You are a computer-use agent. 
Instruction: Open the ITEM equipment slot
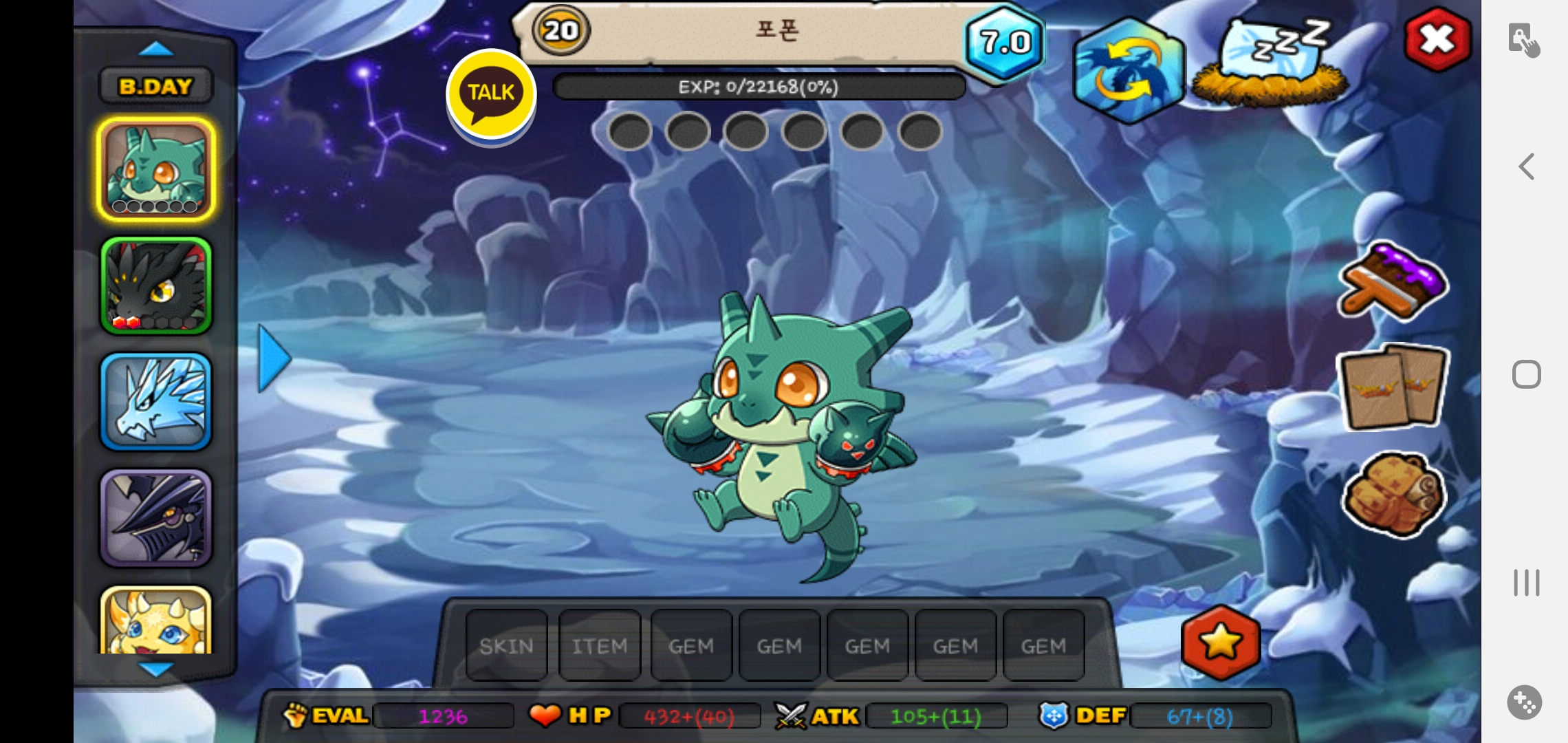(600, 646)
